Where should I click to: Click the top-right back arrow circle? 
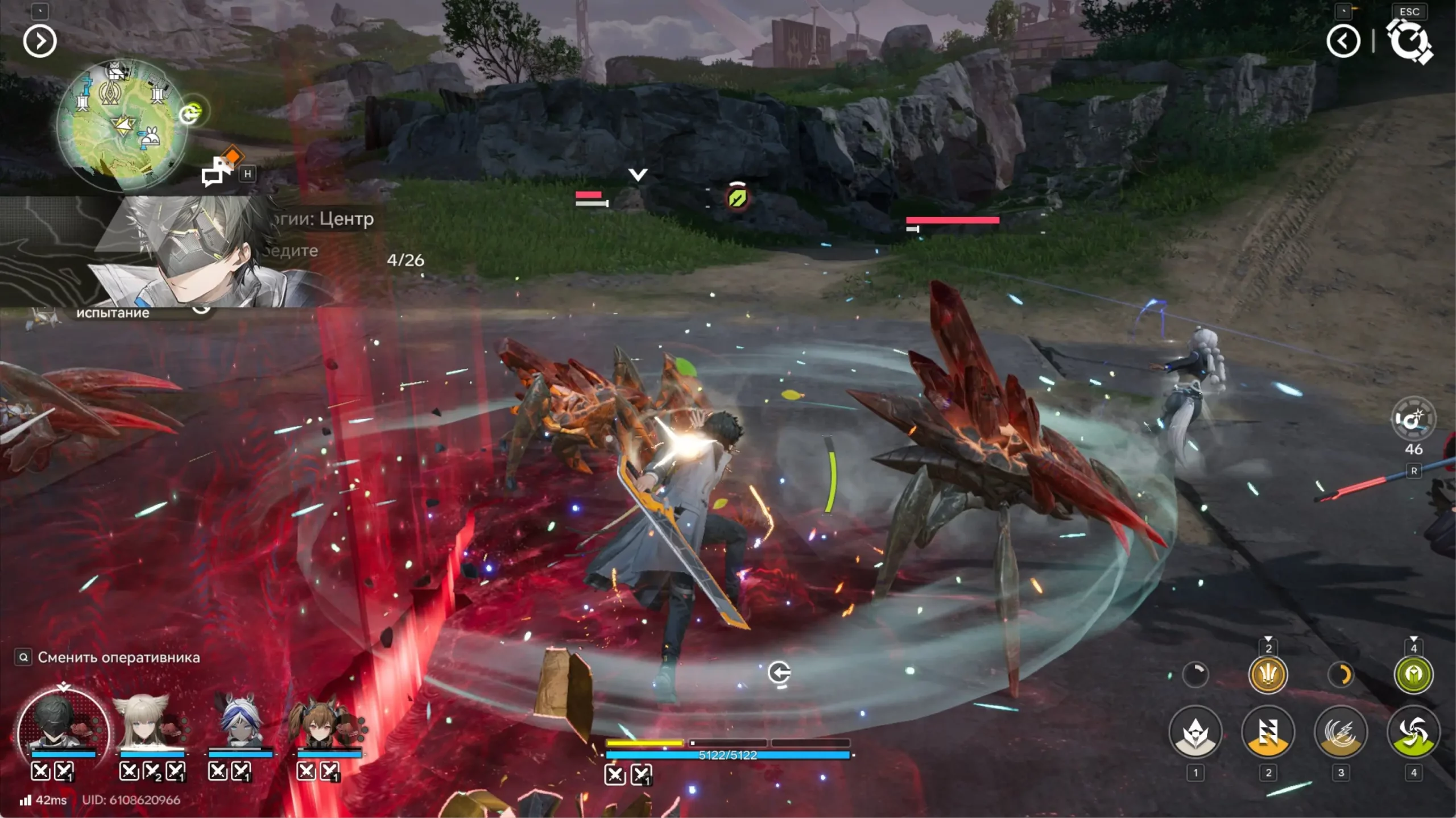tap(1343, 41)
